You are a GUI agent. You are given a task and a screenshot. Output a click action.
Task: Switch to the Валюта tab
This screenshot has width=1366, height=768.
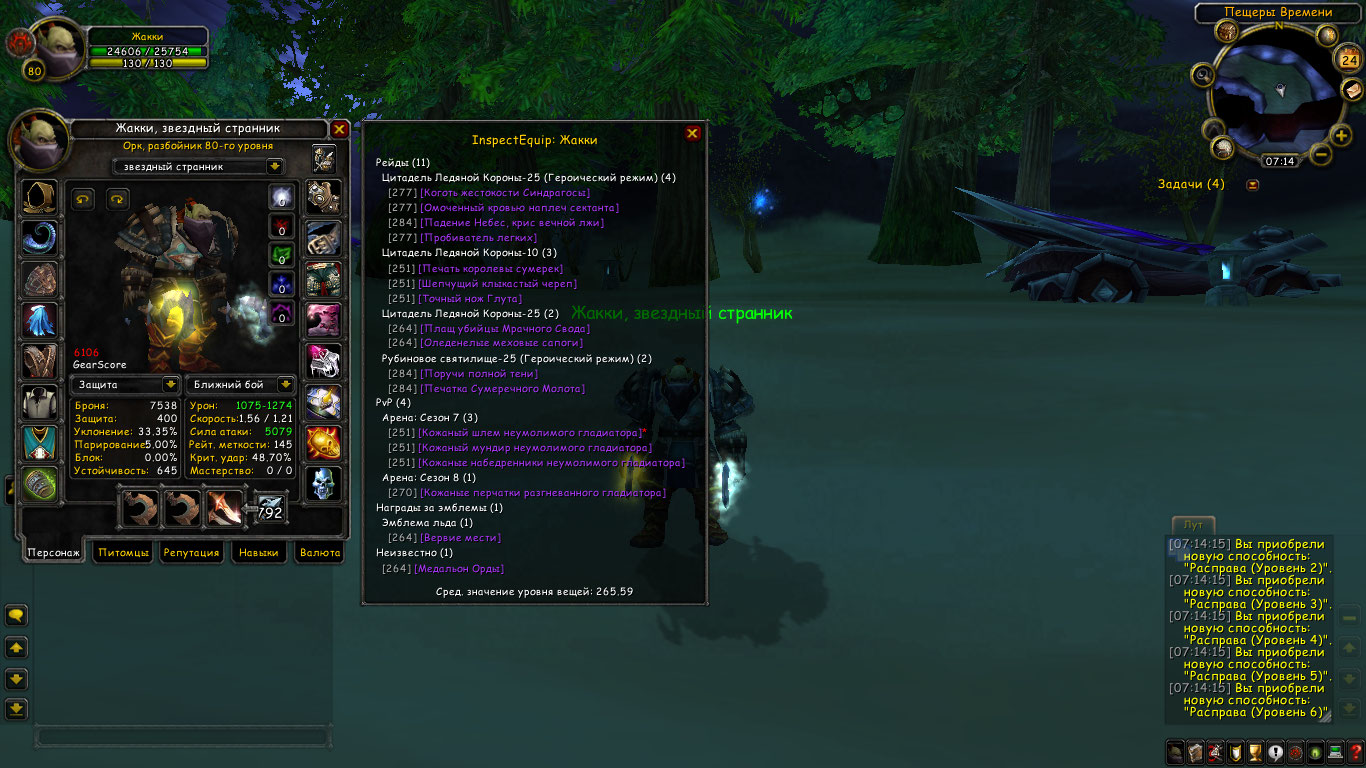point(320,552)
